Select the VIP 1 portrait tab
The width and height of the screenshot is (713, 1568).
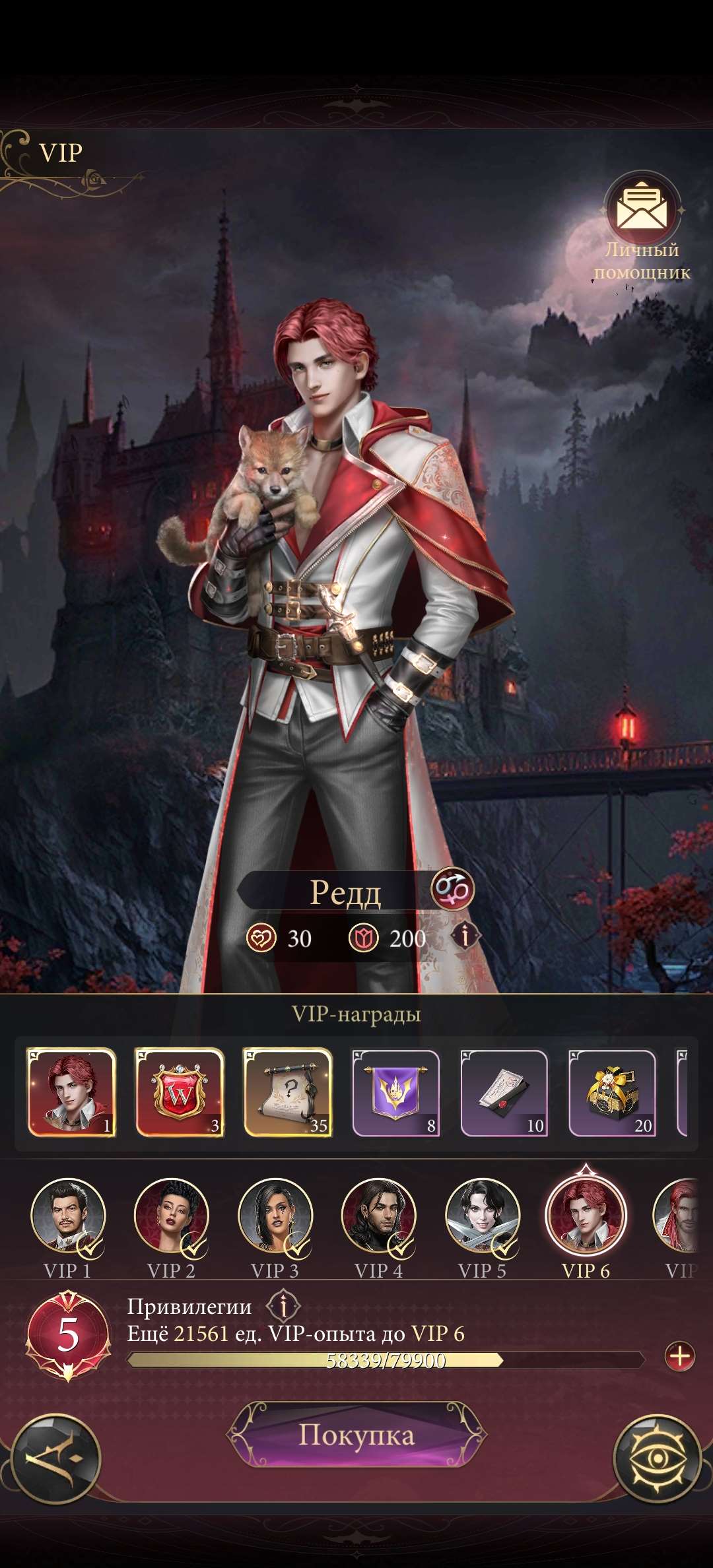coord(68,1216)
